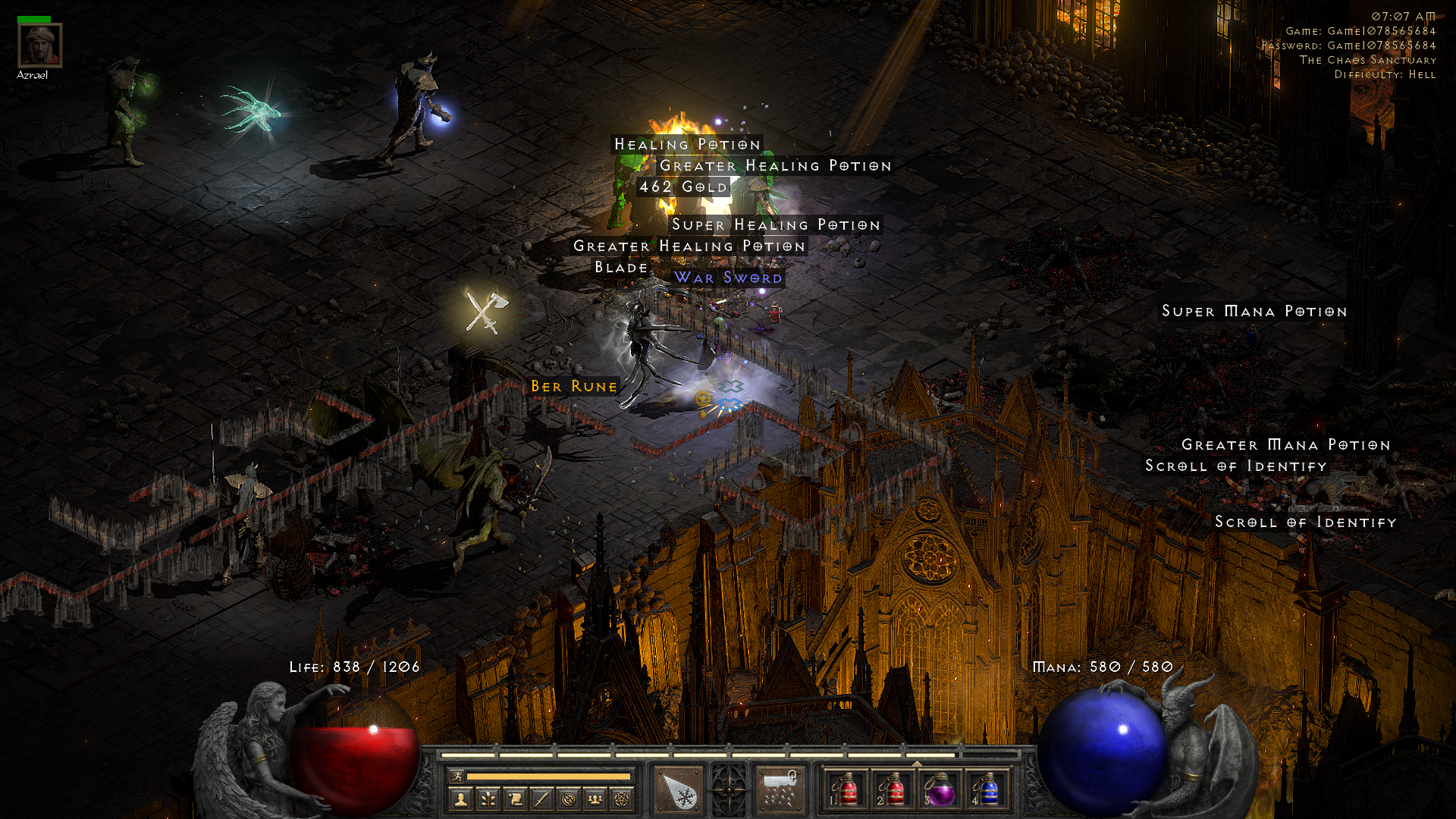Collect the 462 Gold label
Image resolution: width=1456 pixels, height=819 pixels.
pyautogui.click(x=683, y=187)
